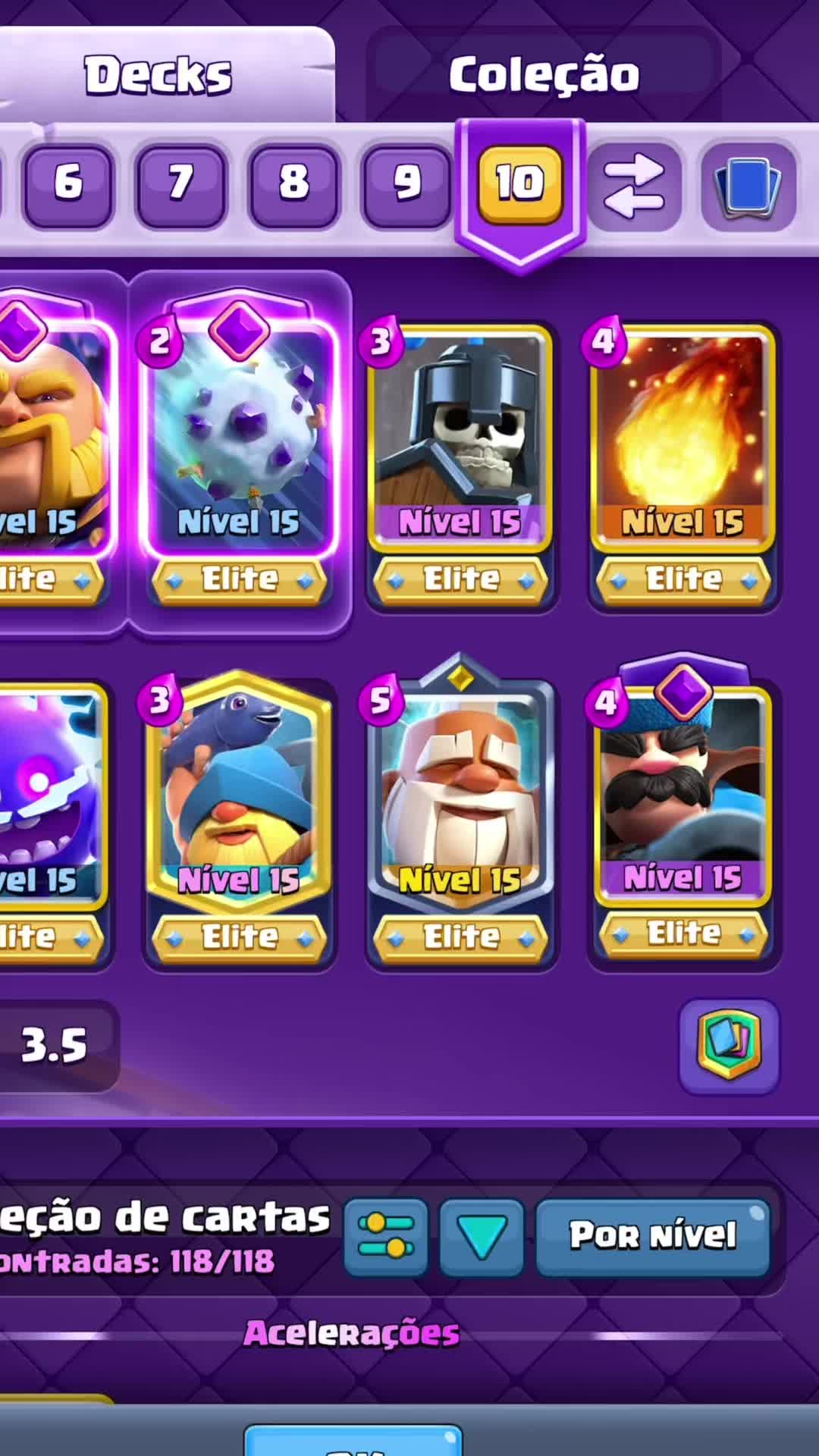
Task: Select the Giant Snowball card
Action: (240, 440)
